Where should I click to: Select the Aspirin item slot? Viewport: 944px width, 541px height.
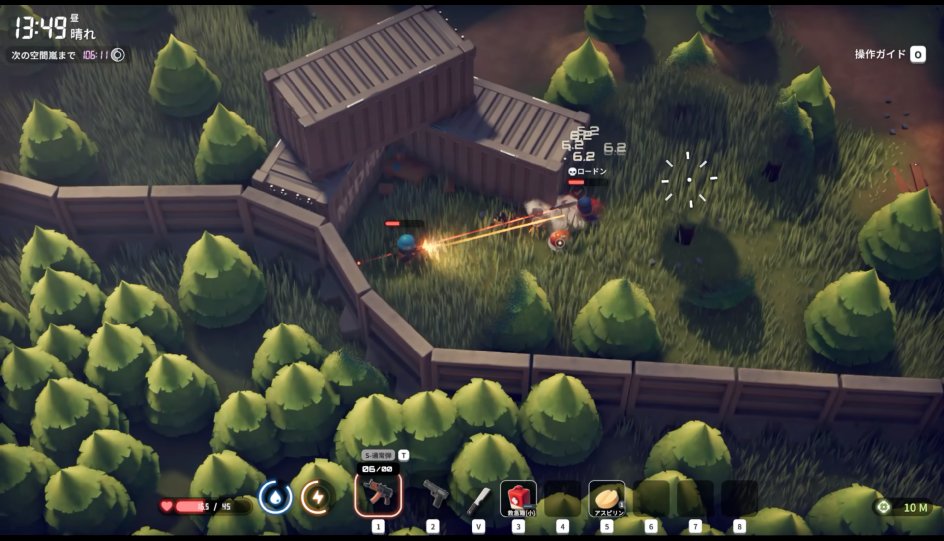606,497
